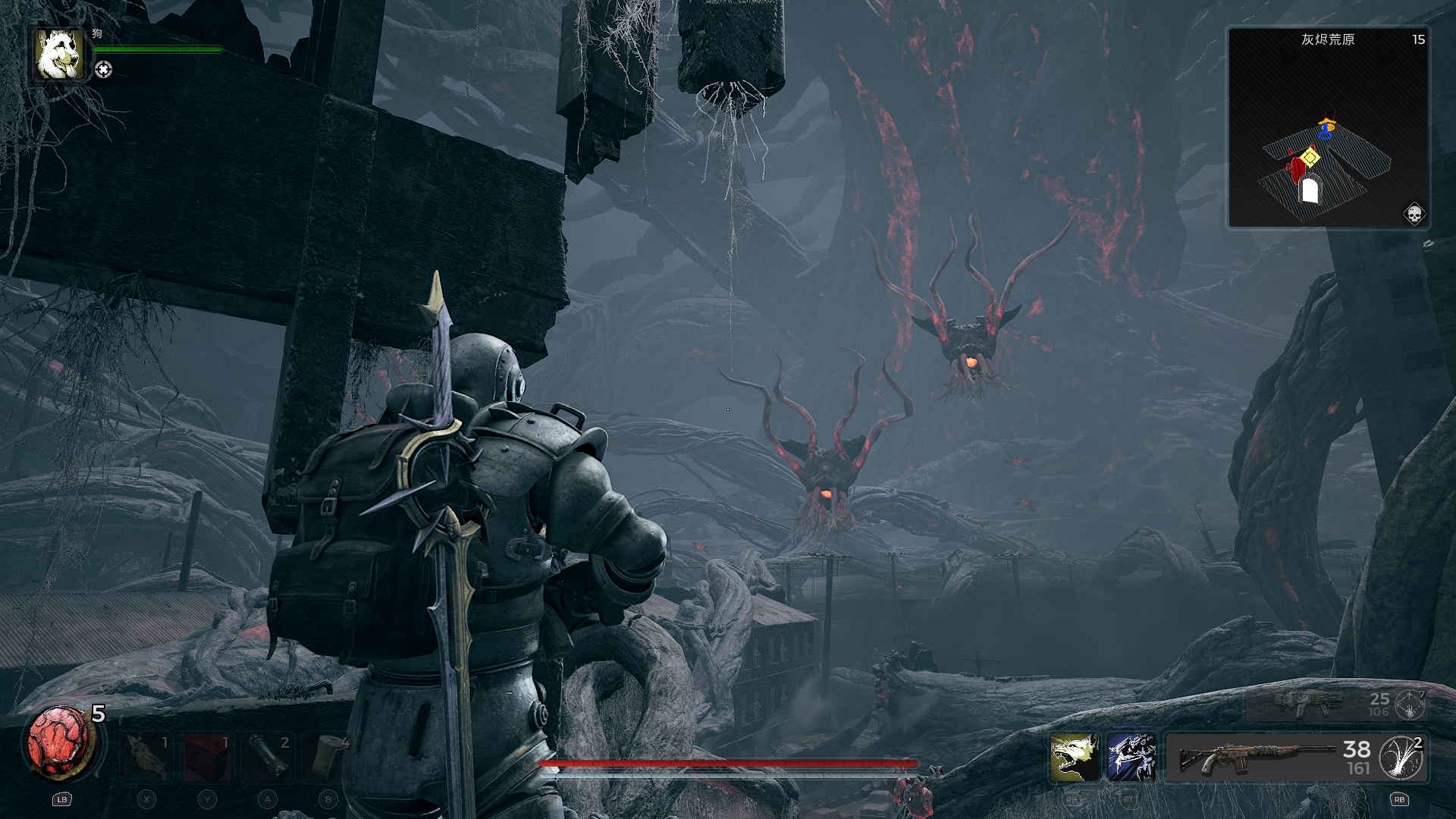Click the yellow diamond marker on minimap
This screenshot has width=1456, height=819.
pyautogui.click(x=1310, y=158)
